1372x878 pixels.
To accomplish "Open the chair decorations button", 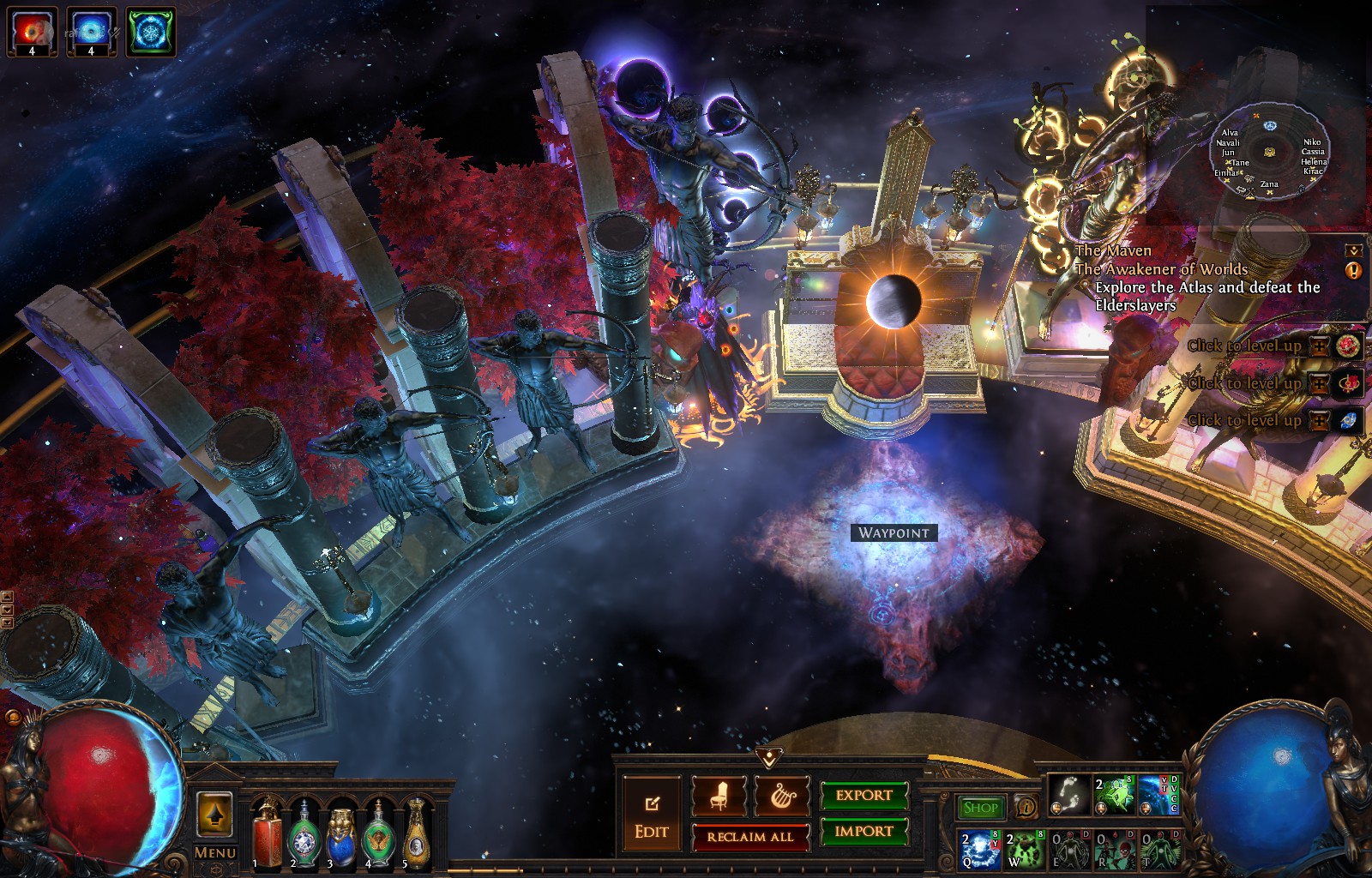I will pyautogui.click(x=719, y=796).
